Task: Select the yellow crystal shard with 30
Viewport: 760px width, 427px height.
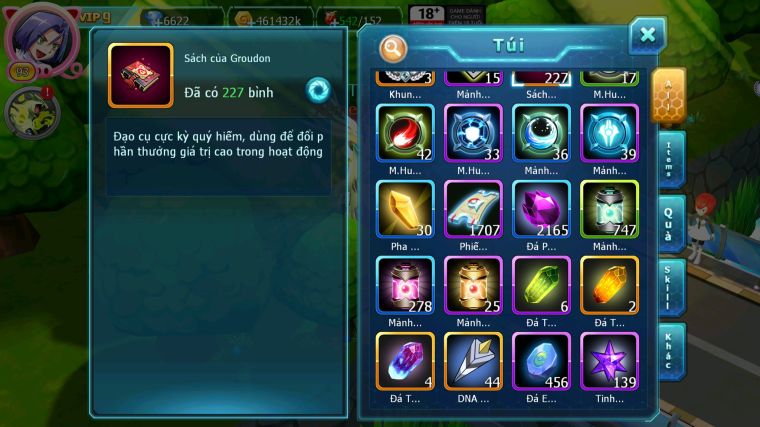Action: point(404,209)
